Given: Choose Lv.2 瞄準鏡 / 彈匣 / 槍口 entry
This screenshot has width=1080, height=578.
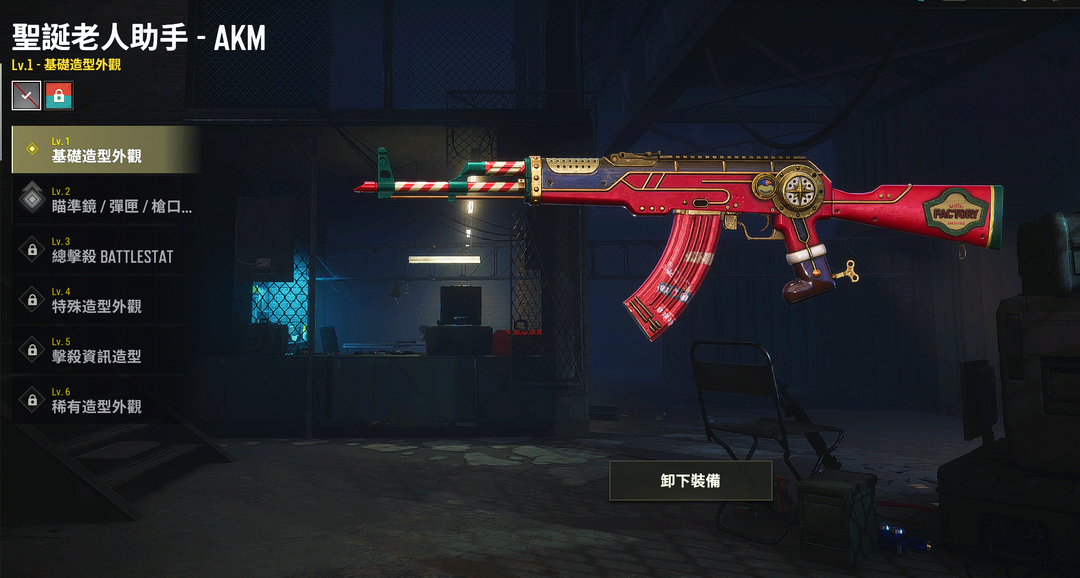Looking at the screenshot, I should (105, 200).
